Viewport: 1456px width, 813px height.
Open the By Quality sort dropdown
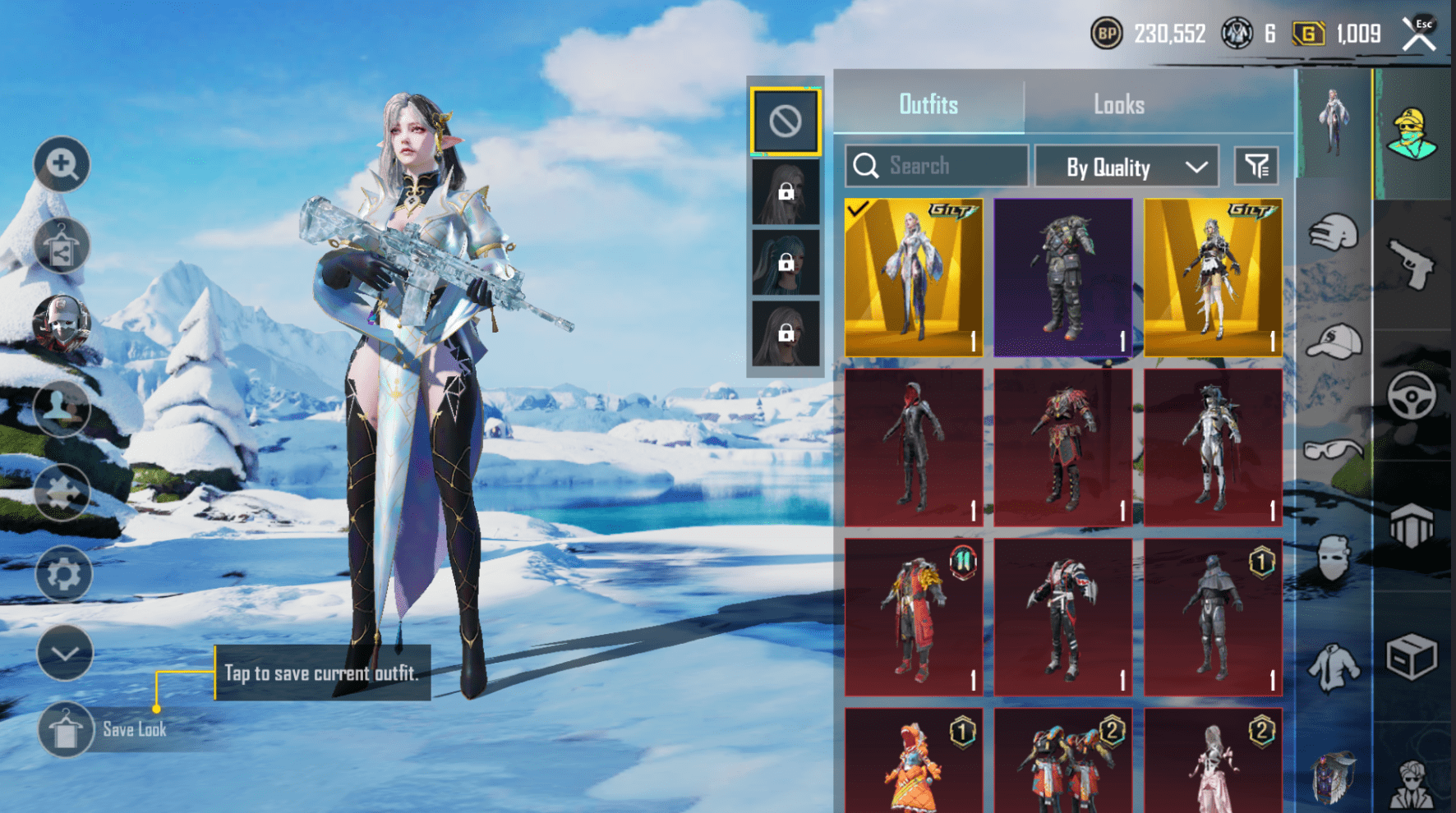1126,166
